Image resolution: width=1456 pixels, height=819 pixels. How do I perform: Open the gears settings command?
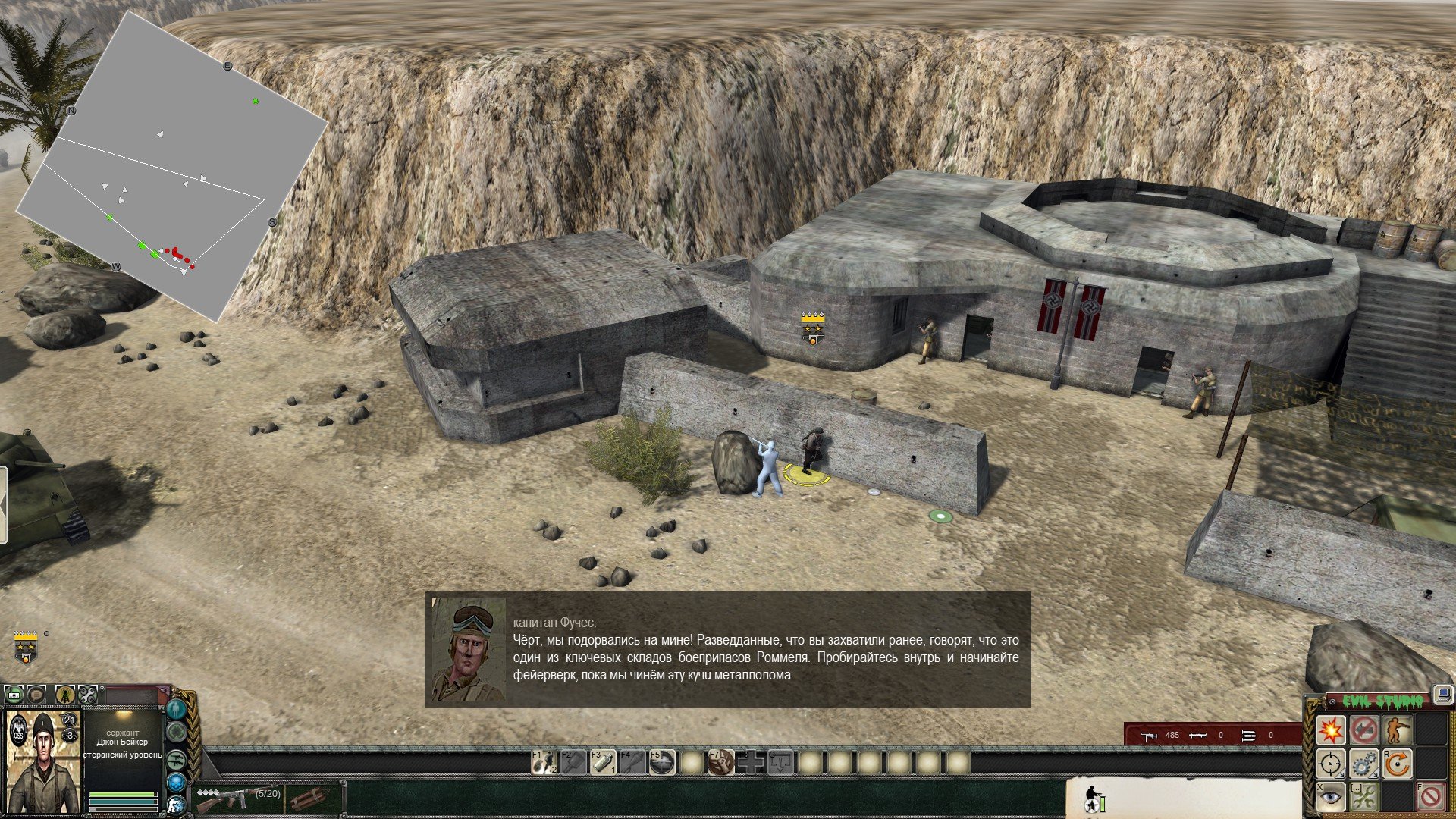click(1363, 764)
